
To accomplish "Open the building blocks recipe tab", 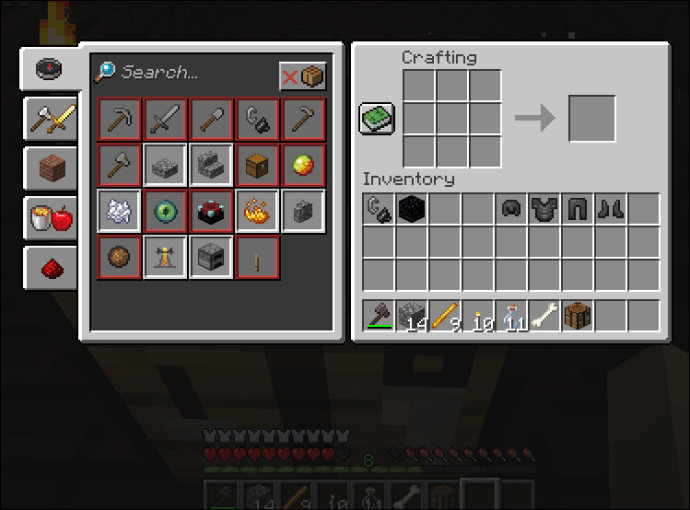I will (50, 168).
